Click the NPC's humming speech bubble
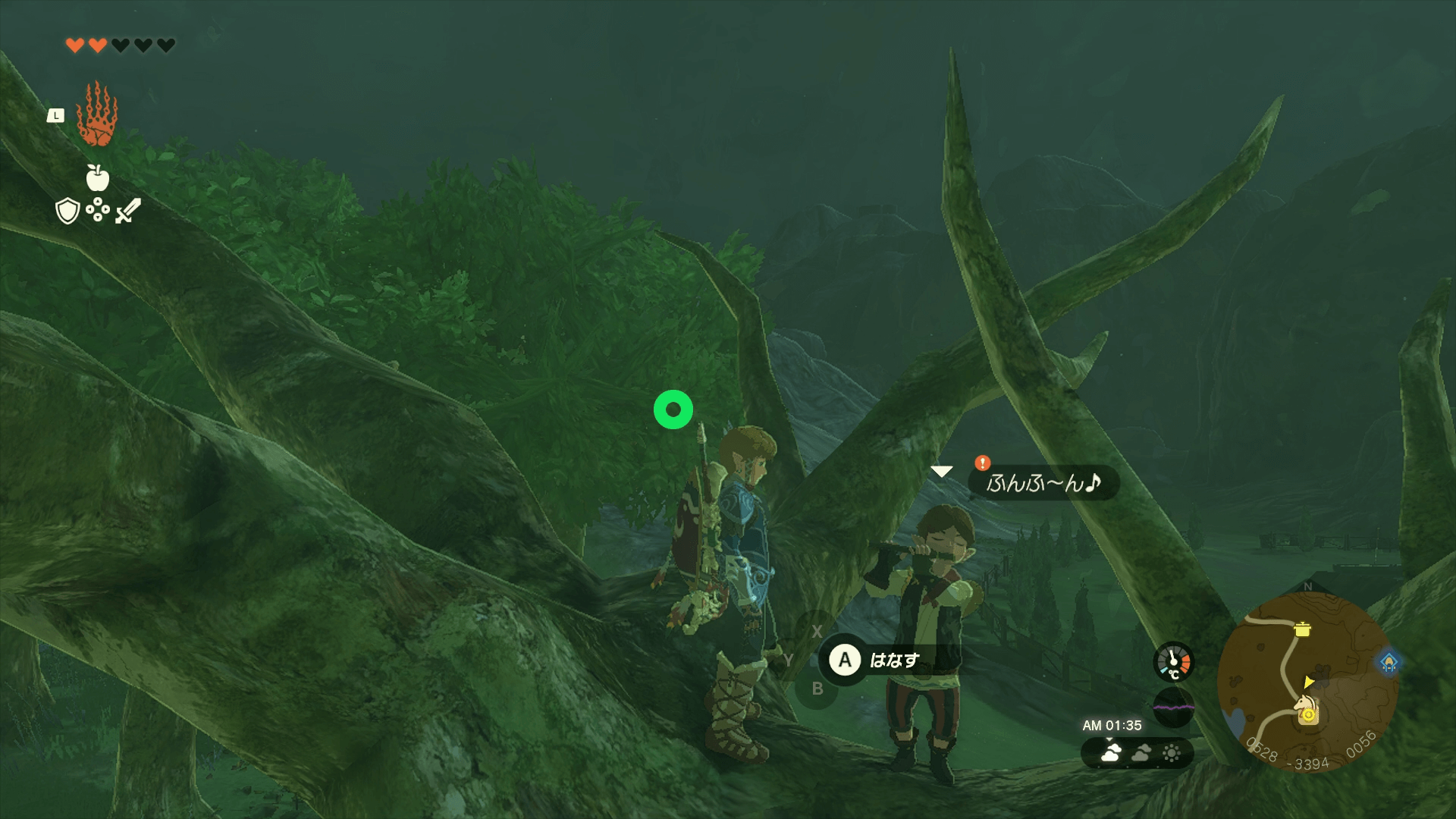 click(x=1043, y=483)
